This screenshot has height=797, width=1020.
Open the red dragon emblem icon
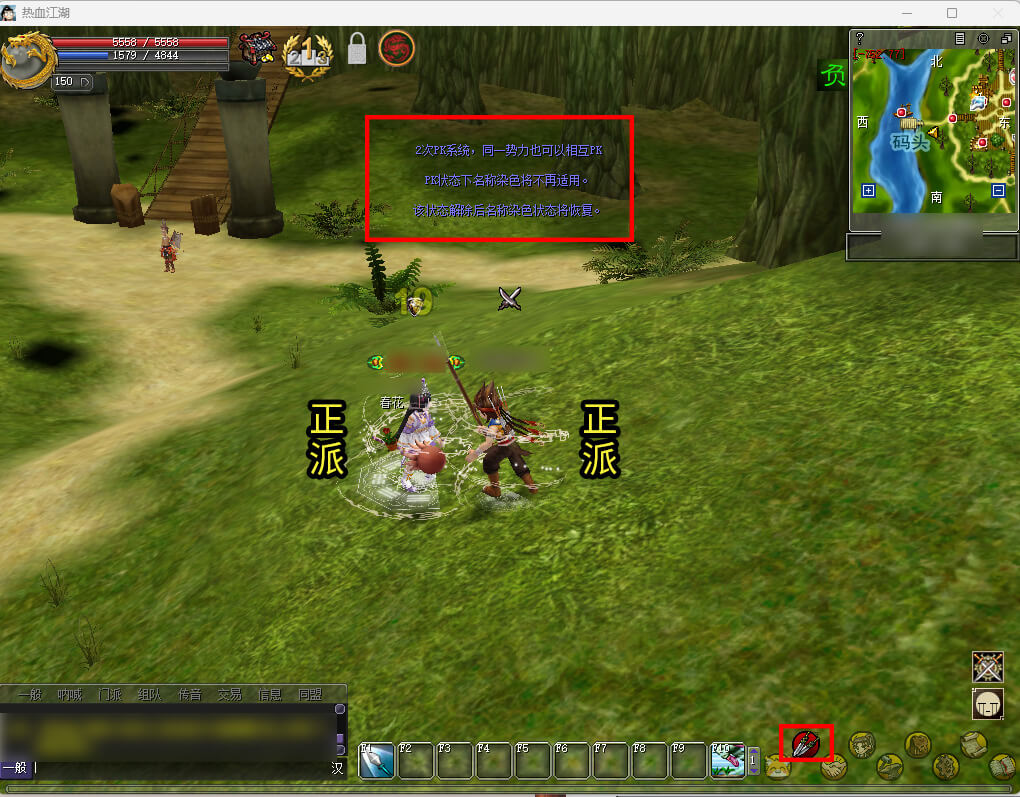[397, 48]
